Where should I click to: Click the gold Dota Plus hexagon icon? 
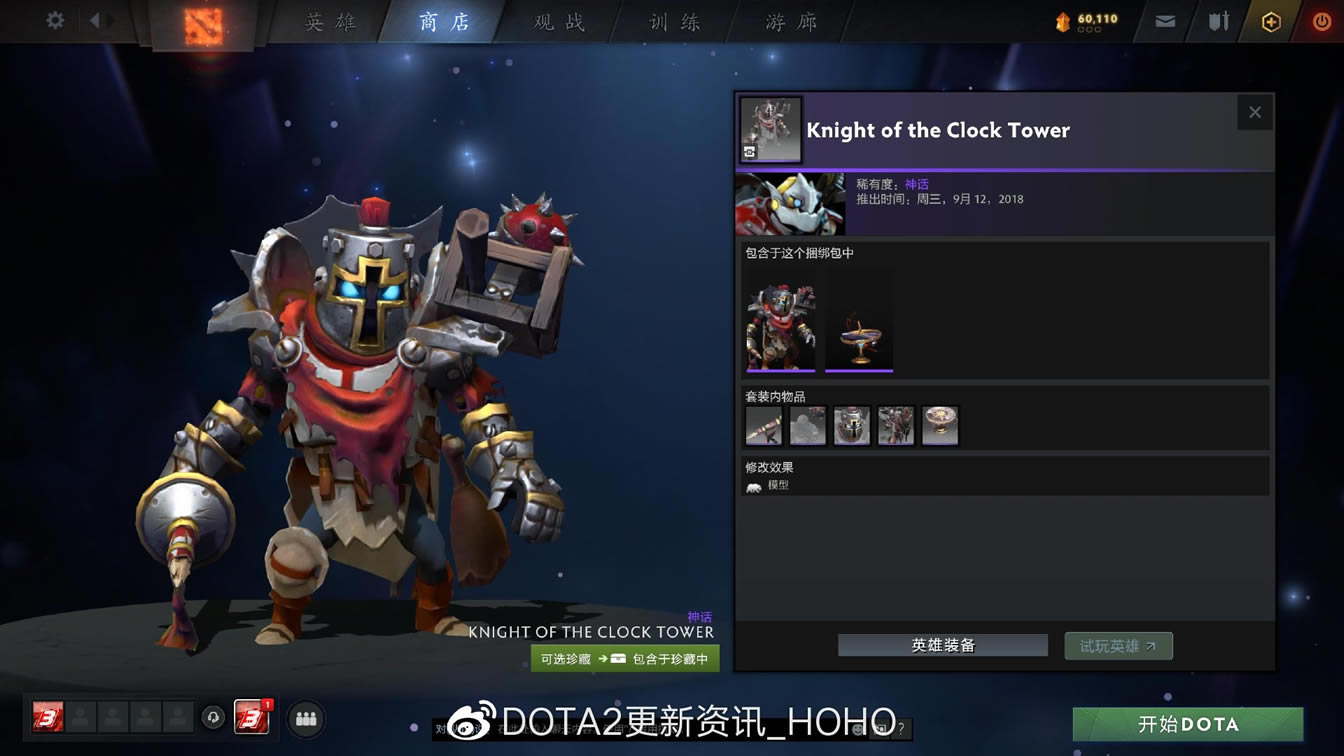click(x=1273, y=20)
